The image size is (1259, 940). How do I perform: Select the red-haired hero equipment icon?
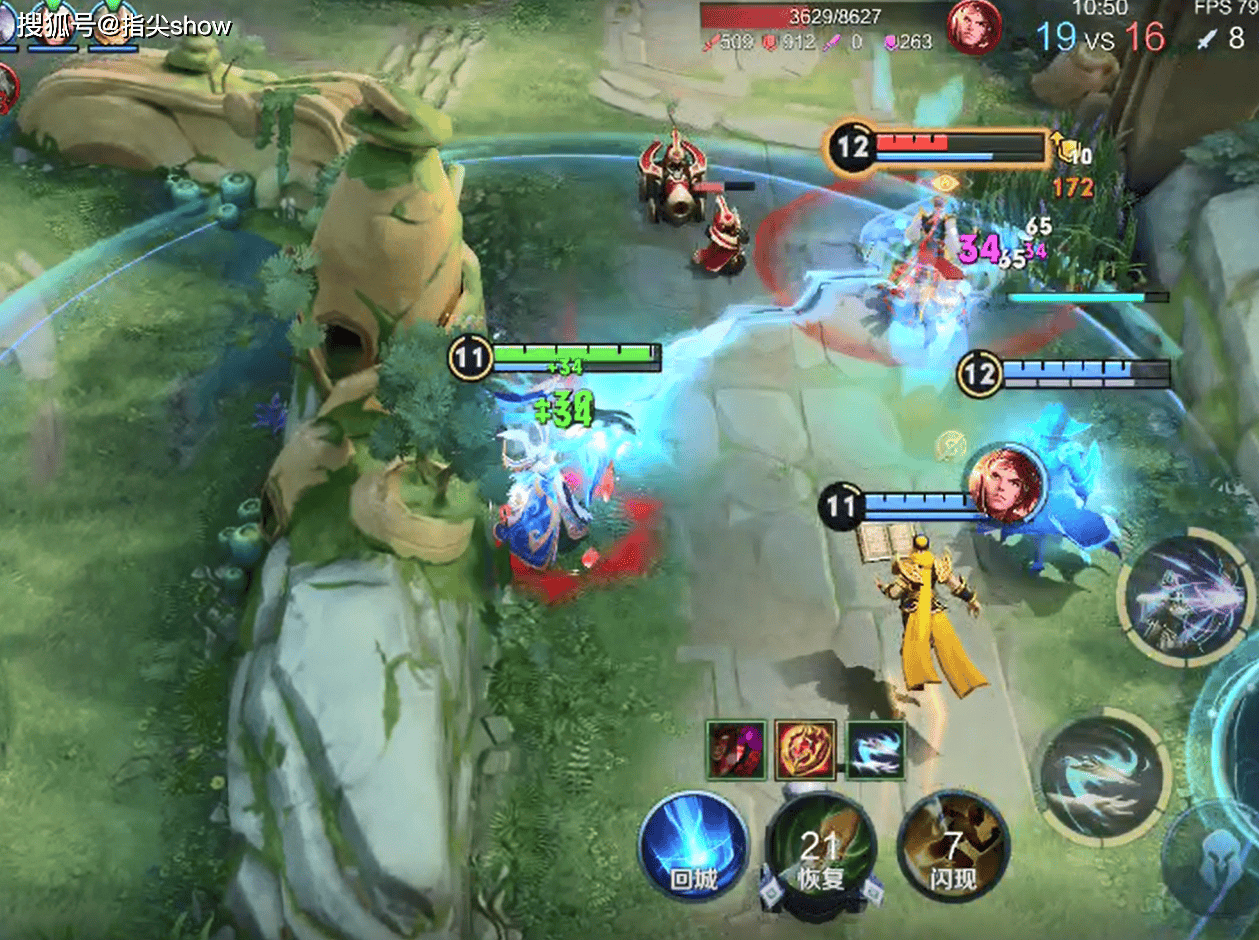(x=736, y=750)
